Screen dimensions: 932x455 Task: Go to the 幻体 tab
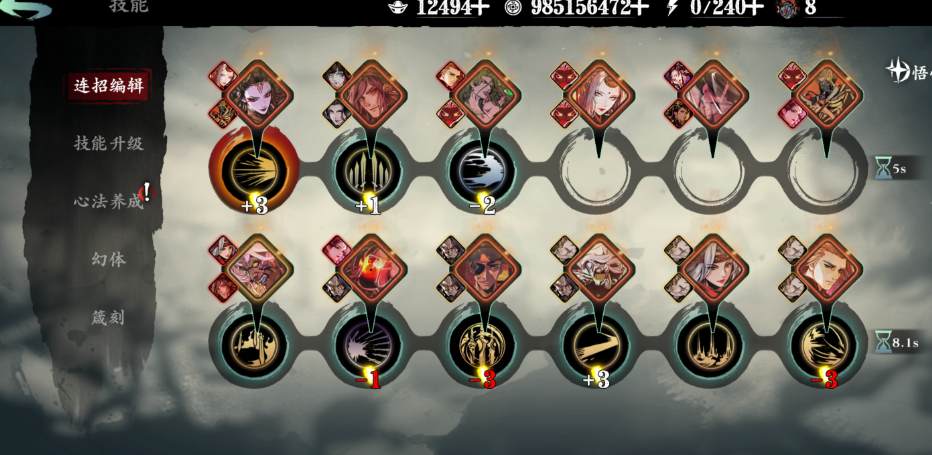(108, 259)
